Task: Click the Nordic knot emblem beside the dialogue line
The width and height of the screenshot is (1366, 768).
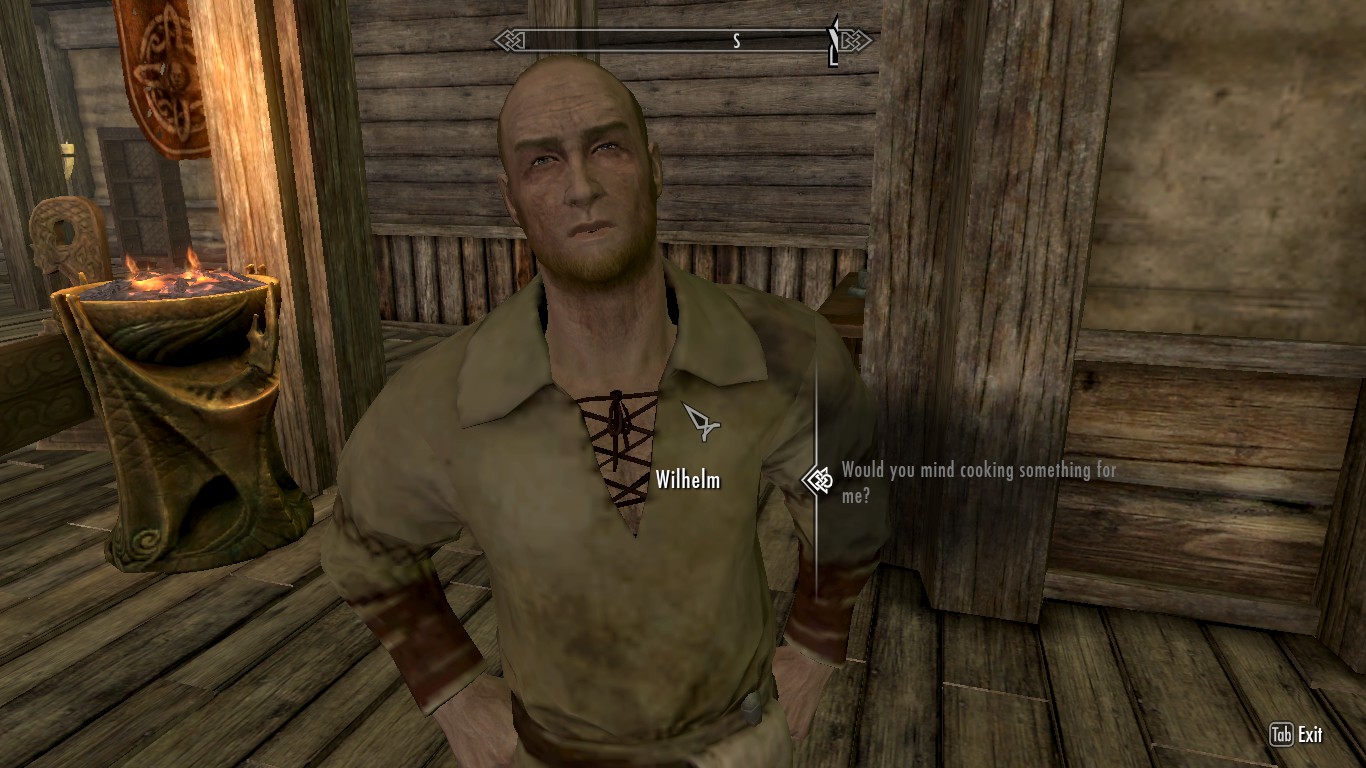Action: (x=820, y=480)
